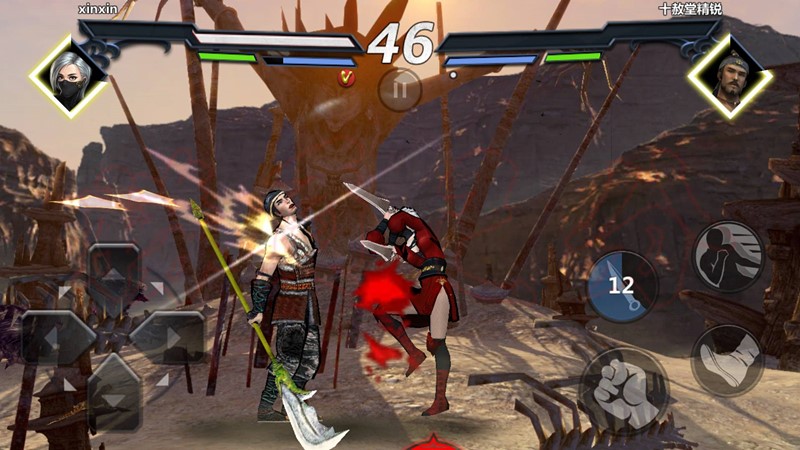Tap the down-right diagonal D-pad arrow

(160, 381)
